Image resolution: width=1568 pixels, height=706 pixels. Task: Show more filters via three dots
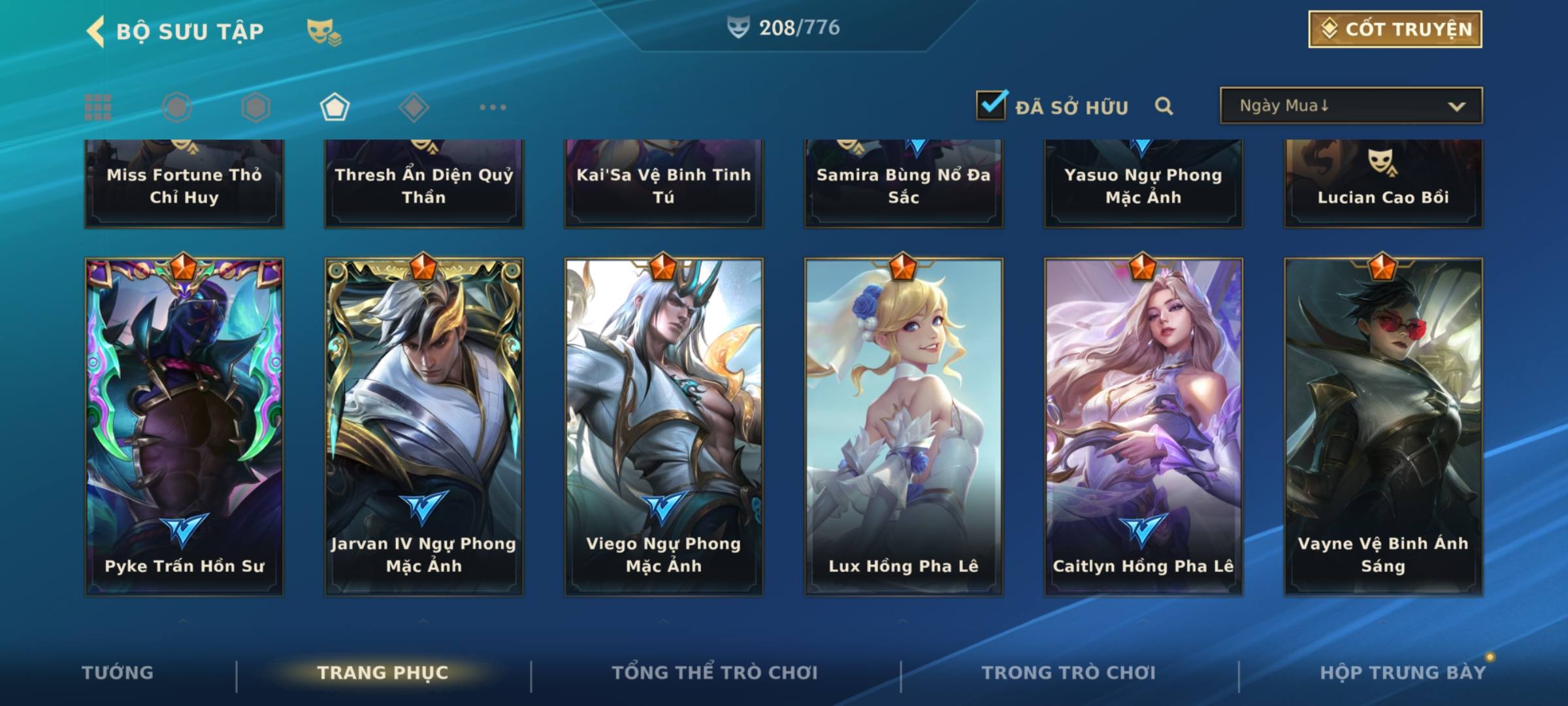tap(493, 107)
